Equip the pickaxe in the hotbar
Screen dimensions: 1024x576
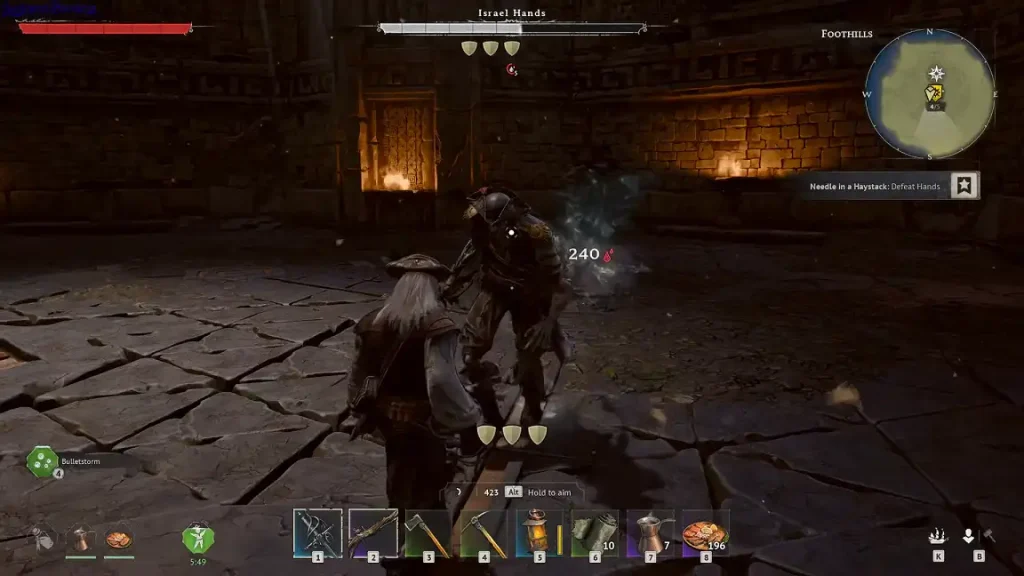pos(483,532)
